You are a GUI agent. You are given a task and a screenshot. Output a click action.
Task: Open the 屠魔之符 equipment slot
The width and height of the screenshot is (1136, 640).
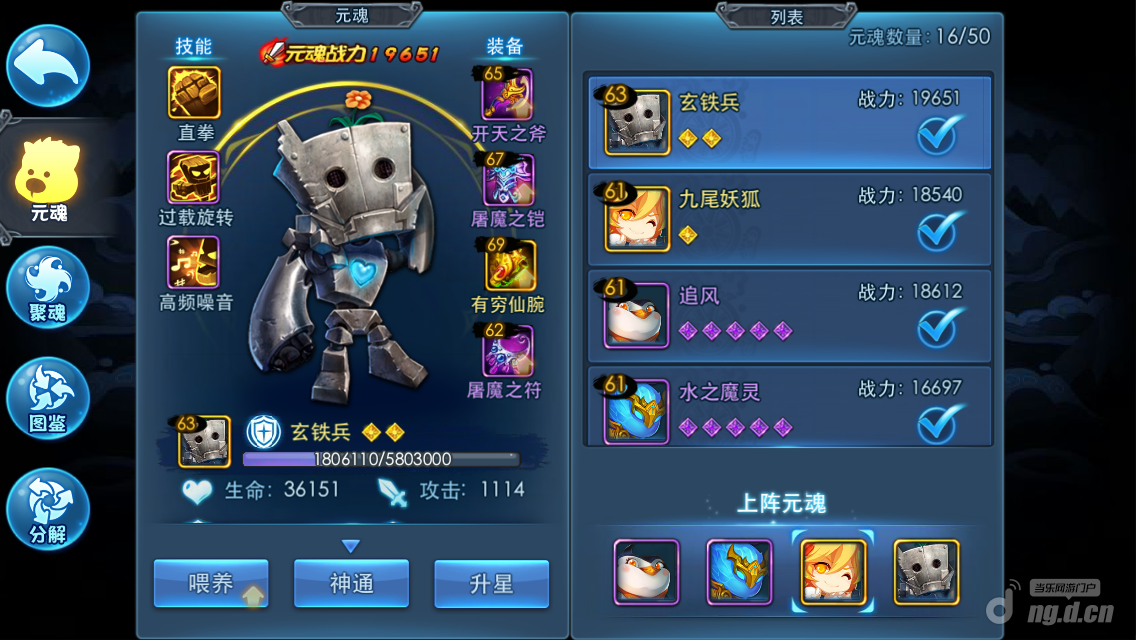[x=508, y=351]
